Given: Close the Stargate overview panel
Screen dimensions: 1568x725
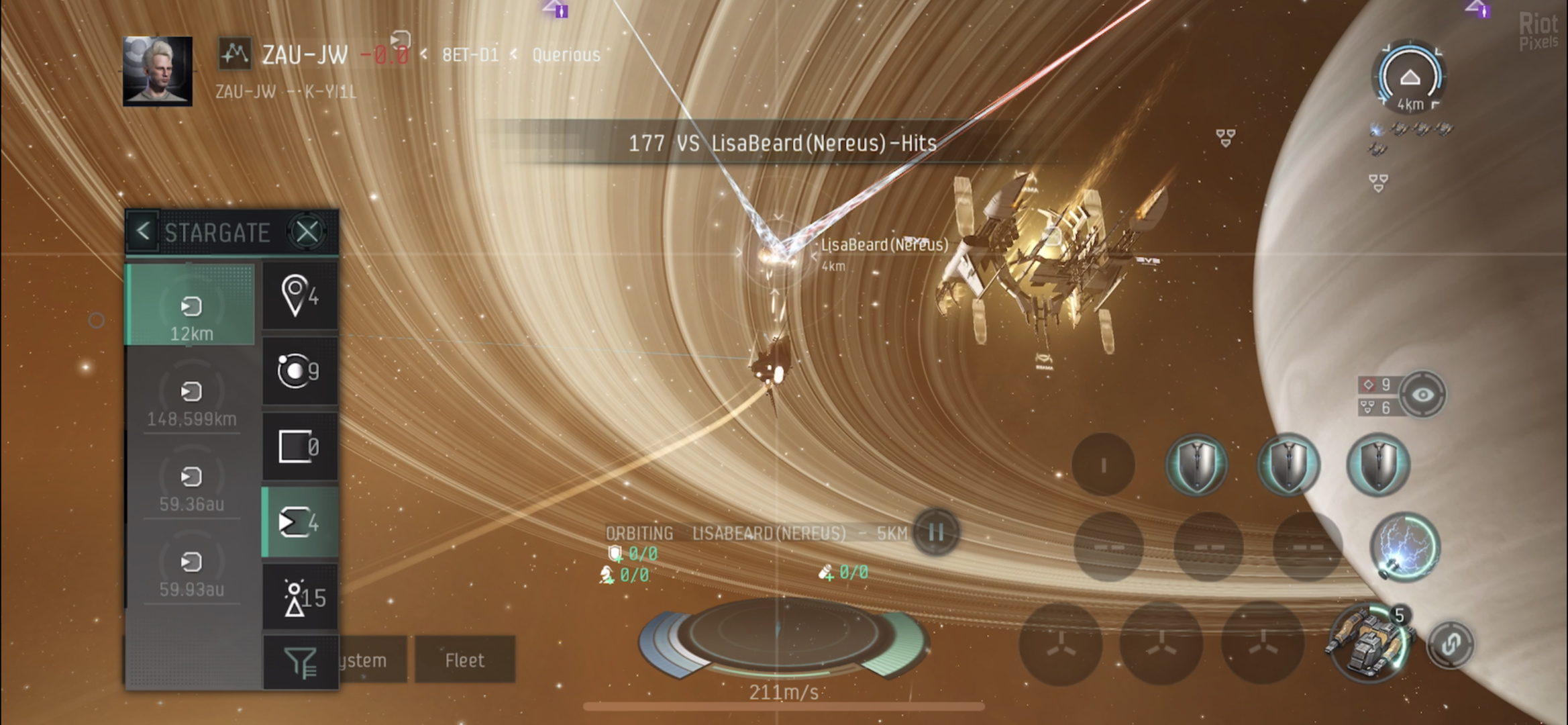Looking at the screenshot, I should 307,232.
